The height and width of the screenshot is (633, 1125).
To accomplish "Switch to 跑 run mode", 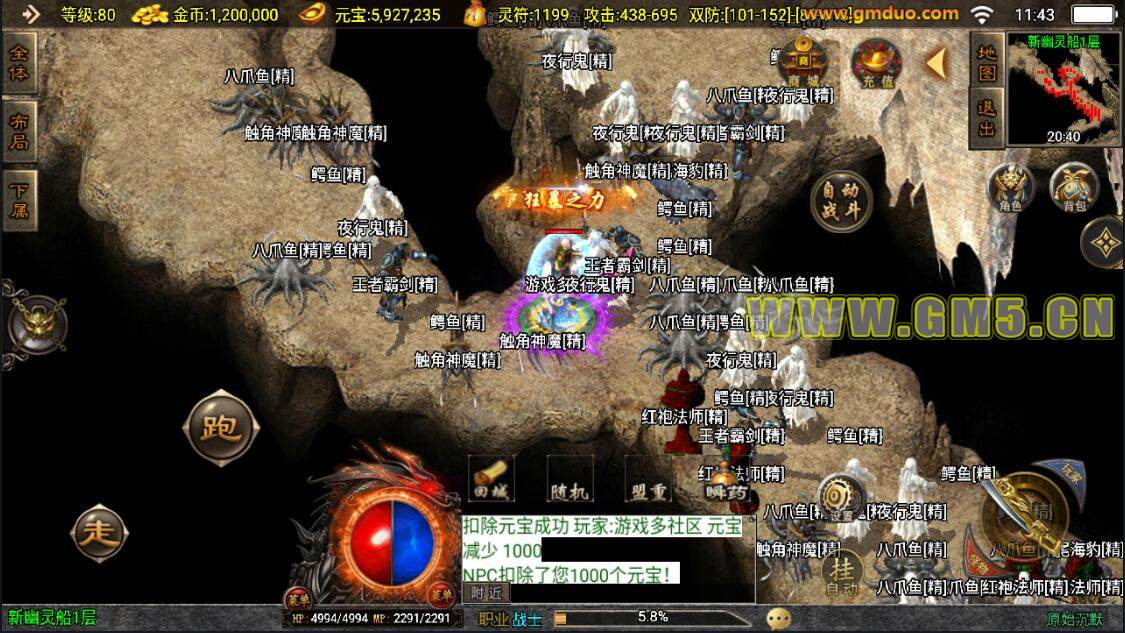I will click(219, 429).
